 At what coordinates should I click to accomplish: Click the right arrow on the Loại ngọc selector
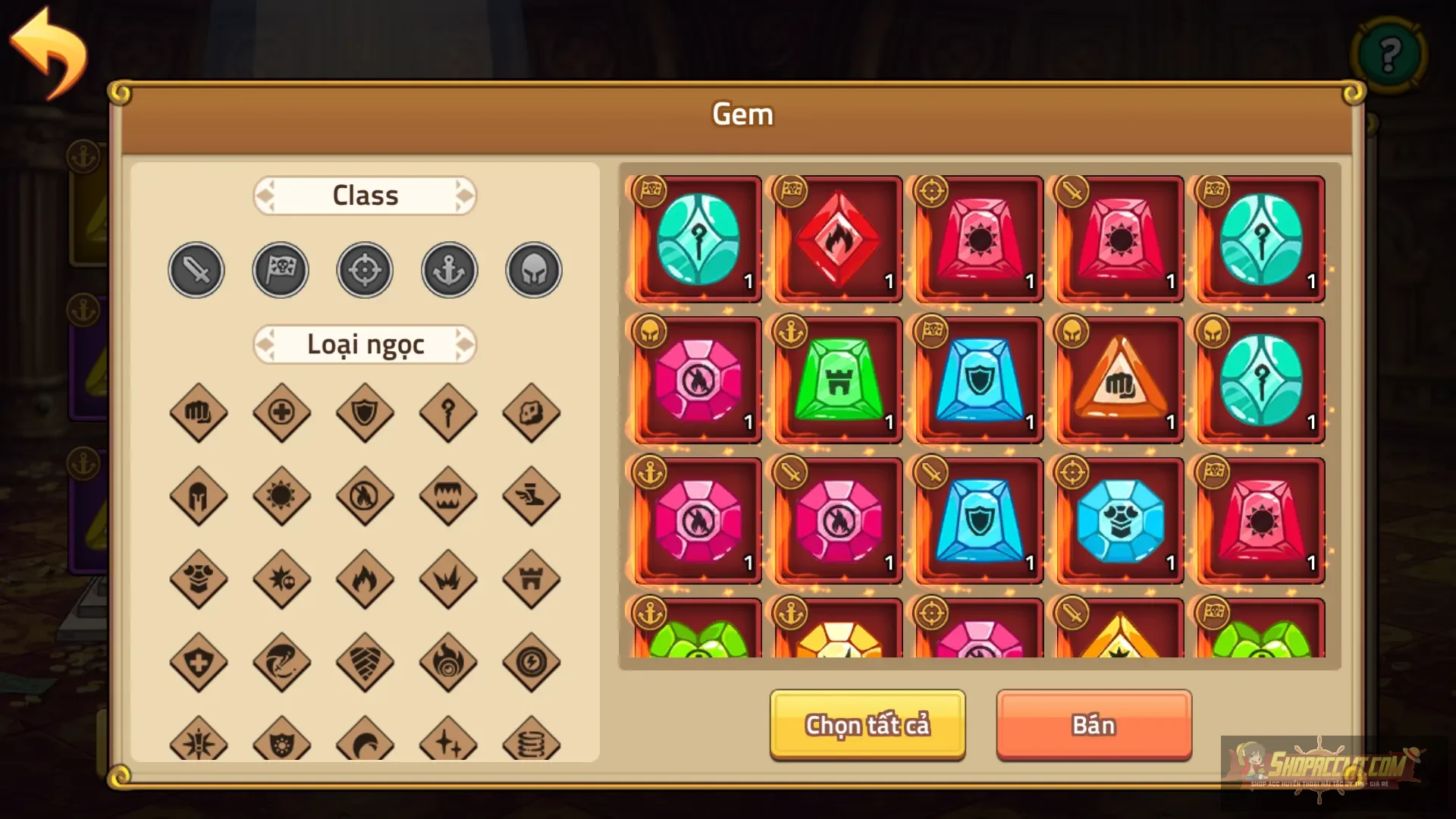(466, 344)
